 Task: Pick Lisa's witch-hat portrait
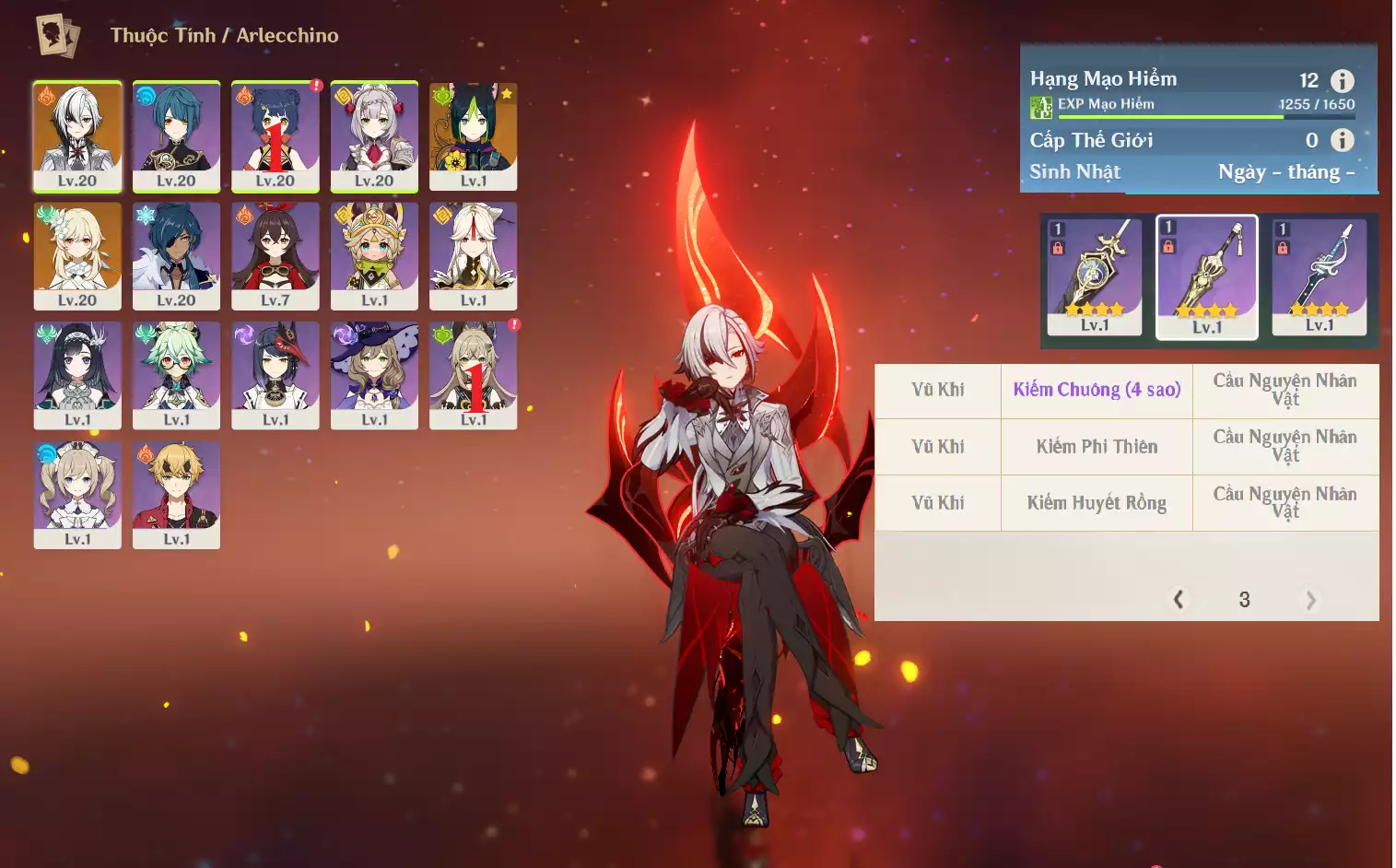coord(374,375)
